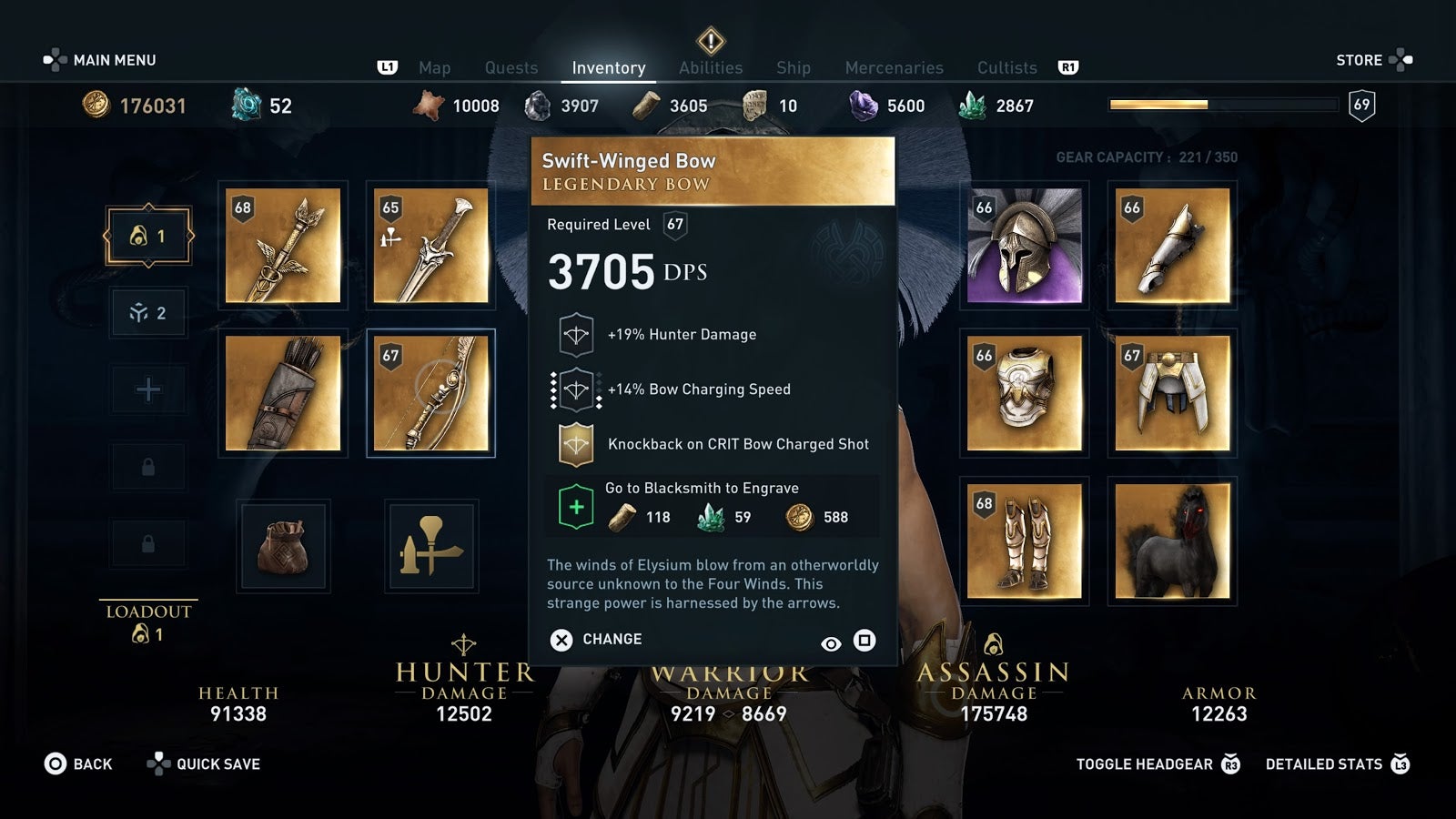The image size is (1456, 819).
Task: Choose loadout slot 1
Action: click(148, 237)
